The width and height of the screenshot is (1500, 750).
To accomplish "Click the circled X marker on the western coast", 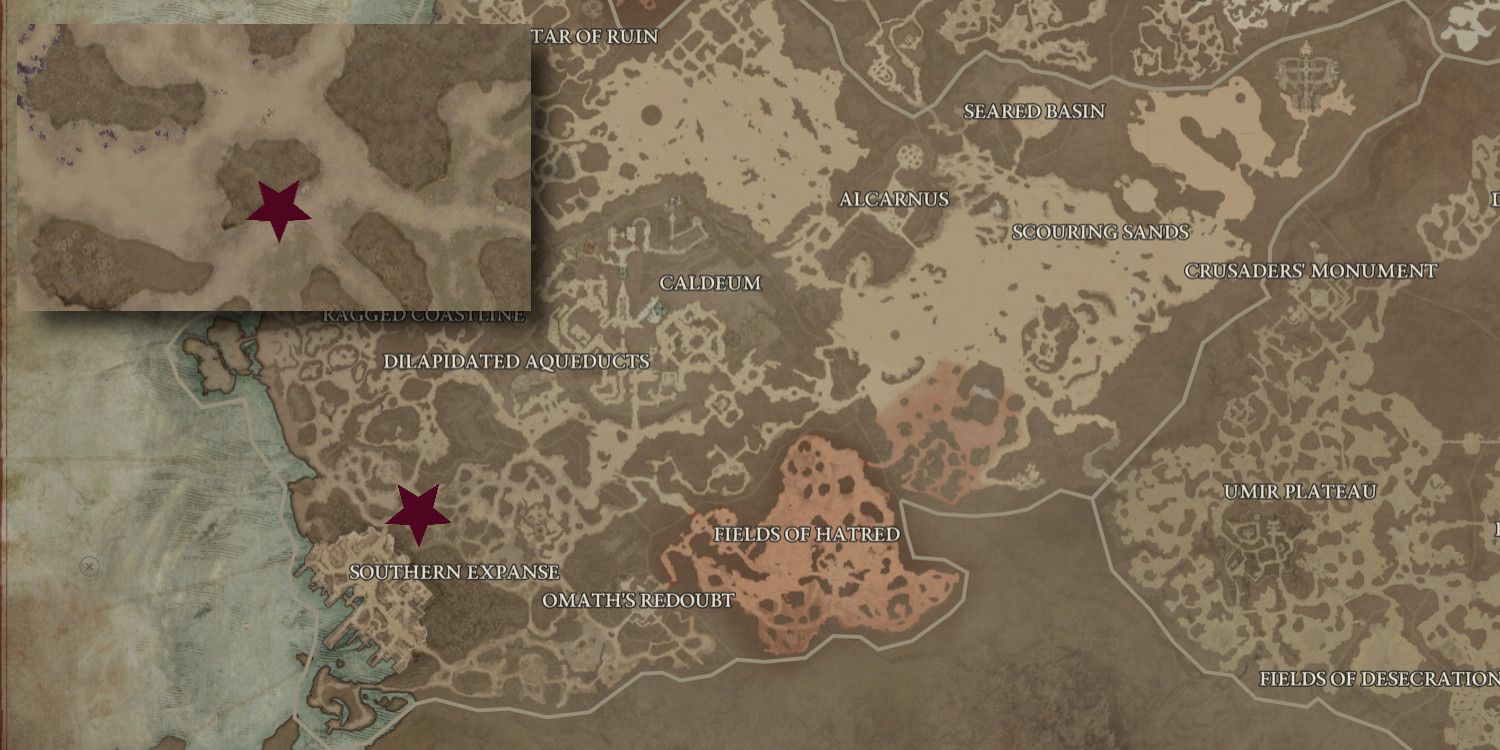I will coord(89,565).
